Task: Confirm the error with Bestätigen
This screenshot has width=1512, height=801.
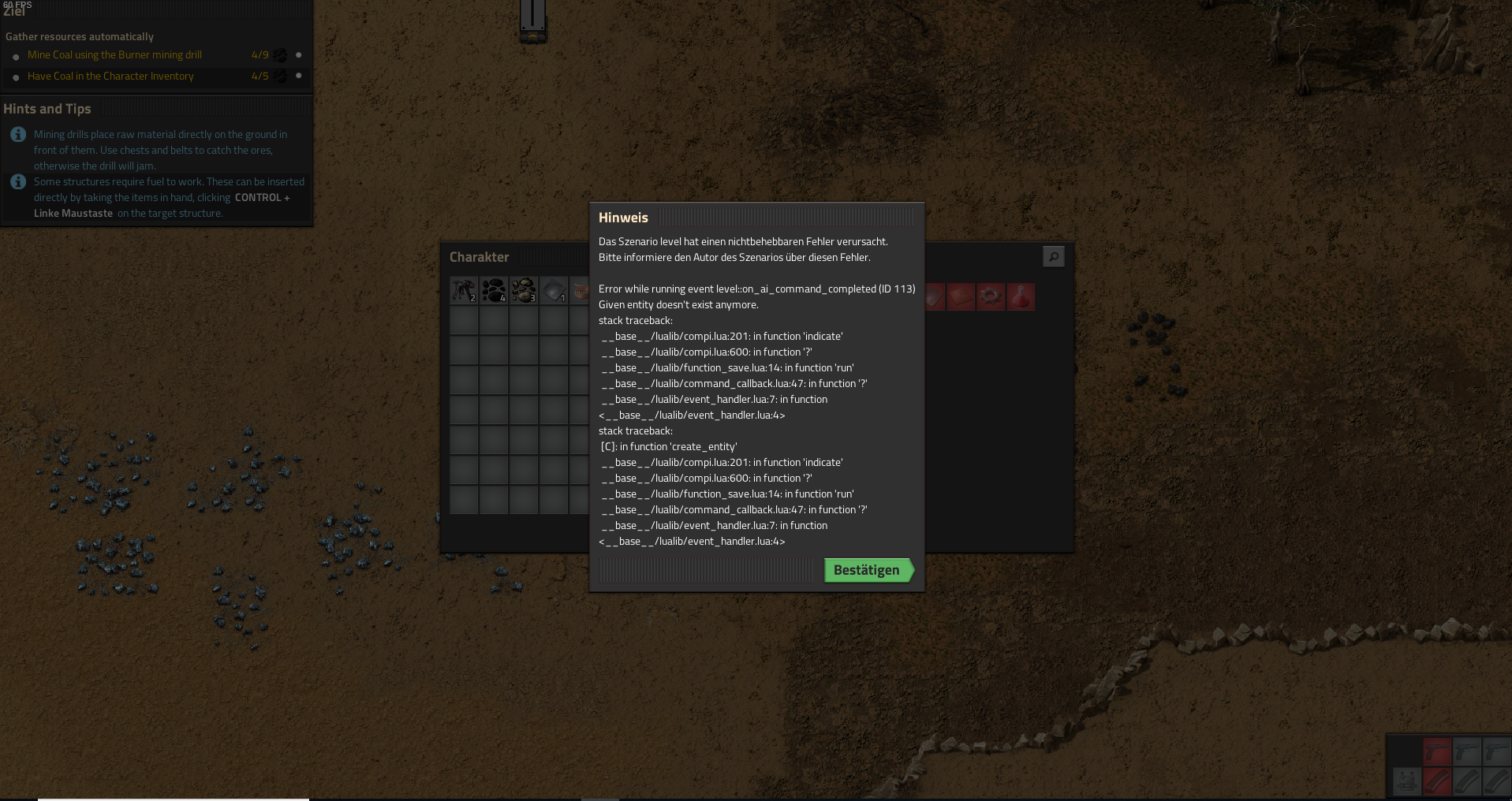Action: pos(866,570)
